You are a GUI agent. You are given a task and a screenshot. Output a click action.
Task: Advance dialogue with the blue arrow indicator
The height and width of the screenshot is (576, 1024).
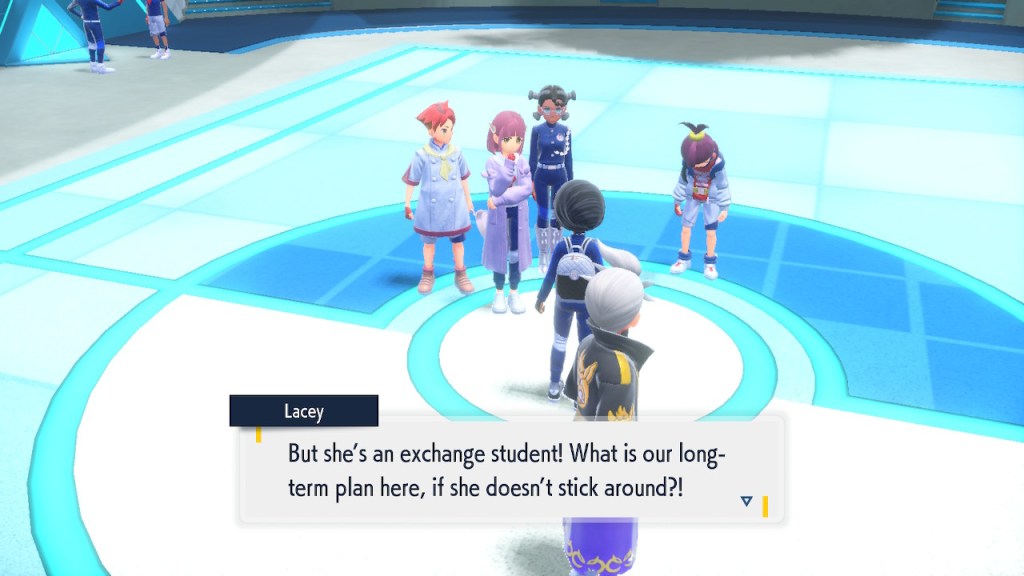tap(746, 501)
